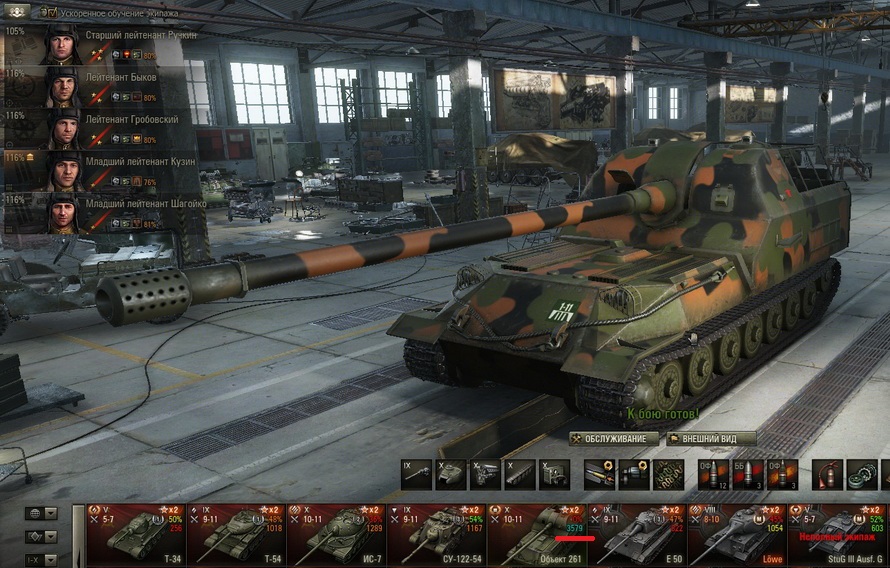Open the Обслуживание service menu
Image resolution: width=890 pixels, height=568 pixels.
[614, 438]
